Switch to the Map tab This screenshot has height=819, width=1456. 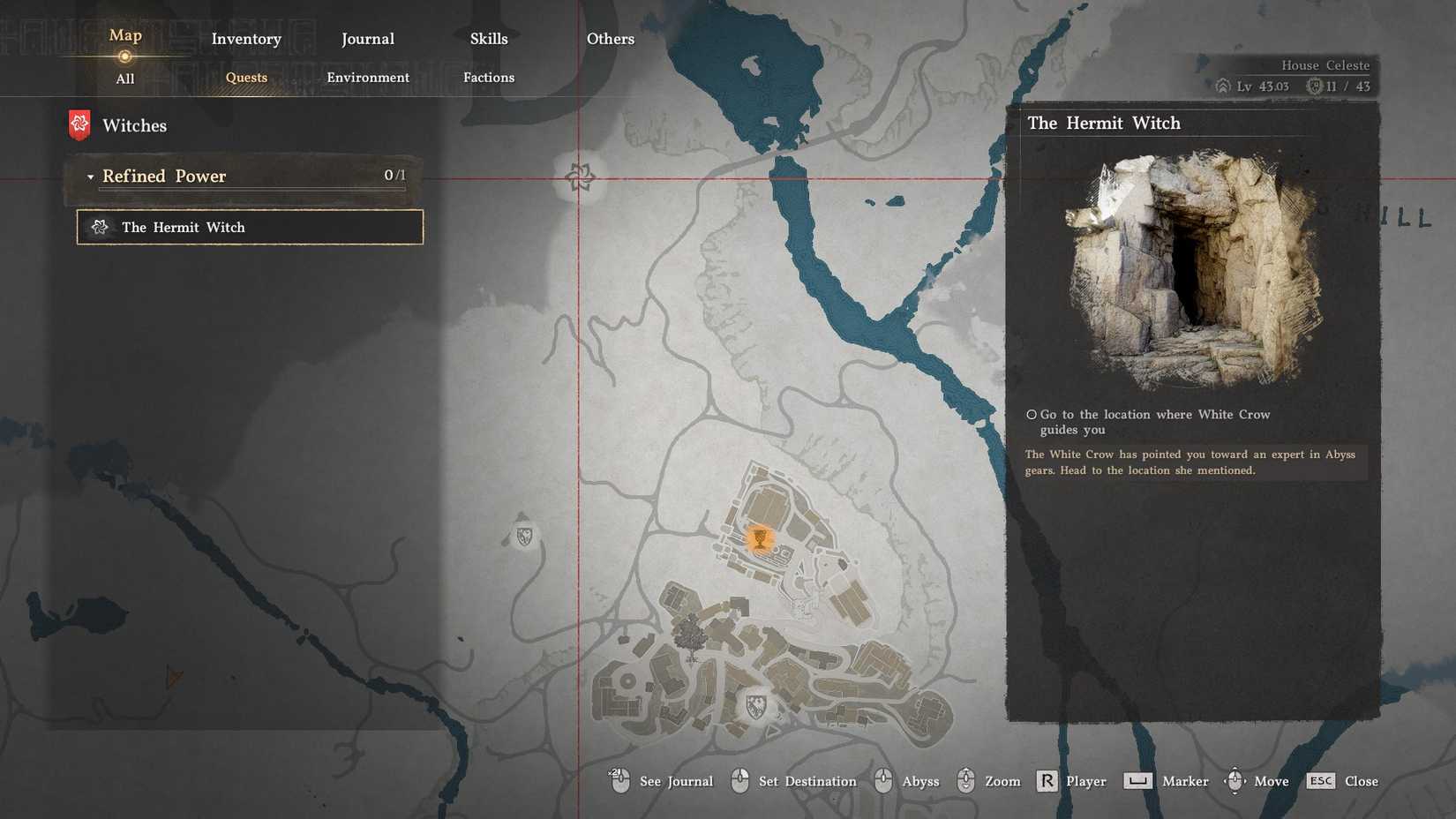click(x=125, y=36)
